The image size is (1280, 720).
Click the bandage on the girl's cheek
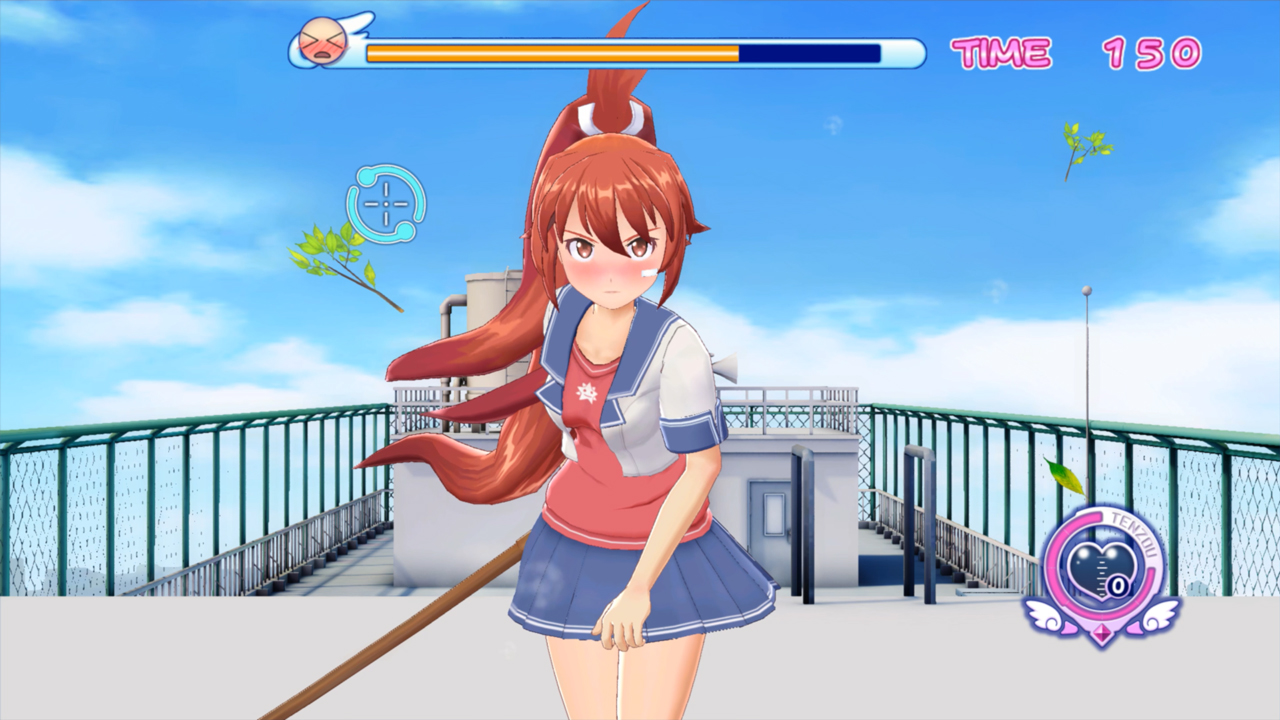tap(651, 275)
